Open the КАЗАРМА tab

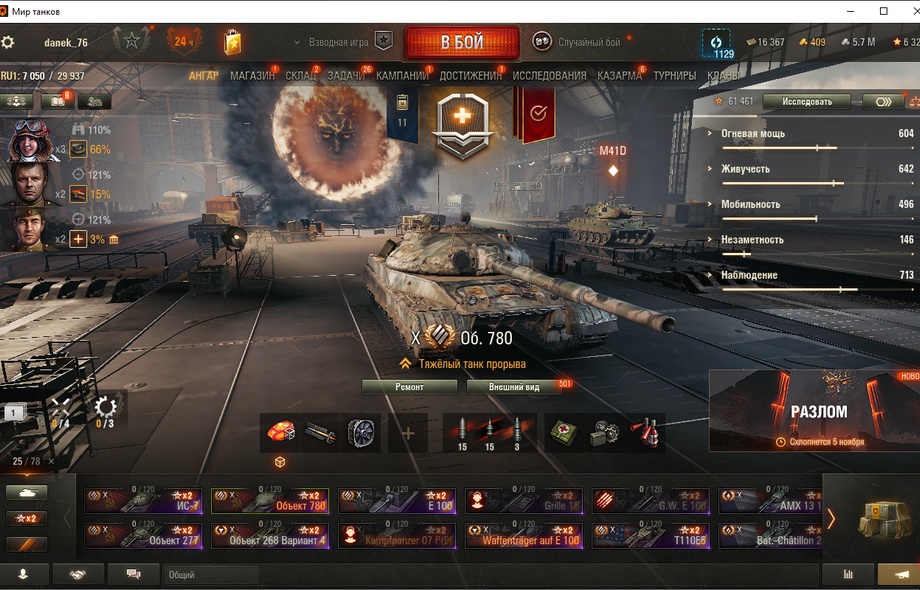[x=619, y=75]
